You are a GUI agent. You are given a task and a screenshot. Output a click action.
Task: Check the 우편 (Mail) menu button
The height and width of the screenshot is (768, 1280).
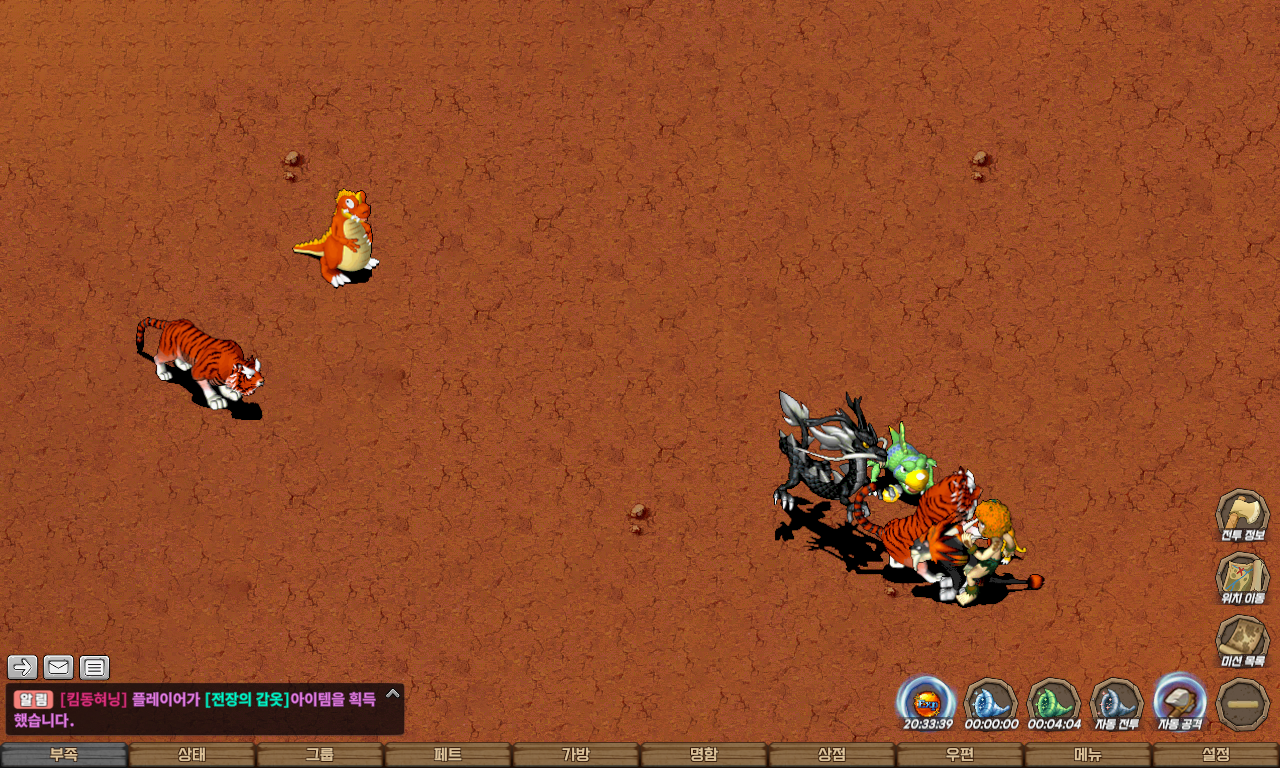click(x=960, y=755)
